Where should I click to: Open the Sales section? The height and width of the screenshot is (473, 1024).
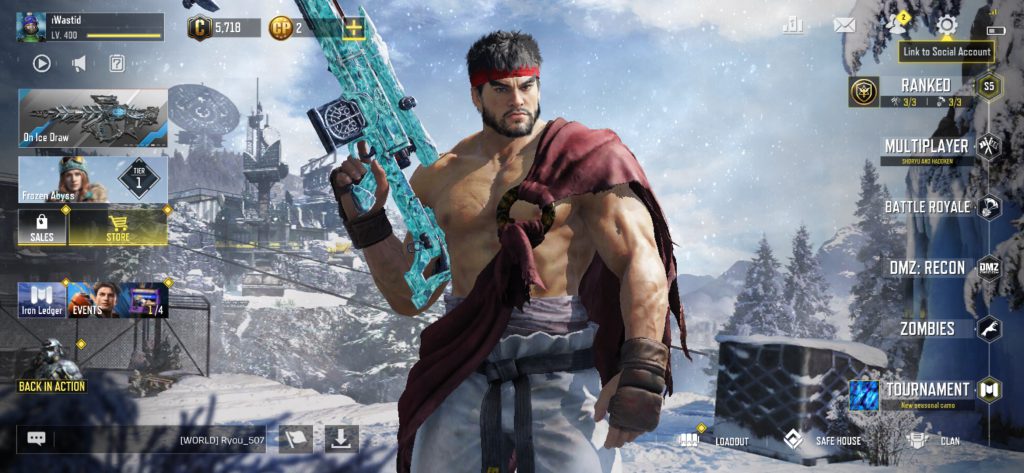click(x=42, y=226)
